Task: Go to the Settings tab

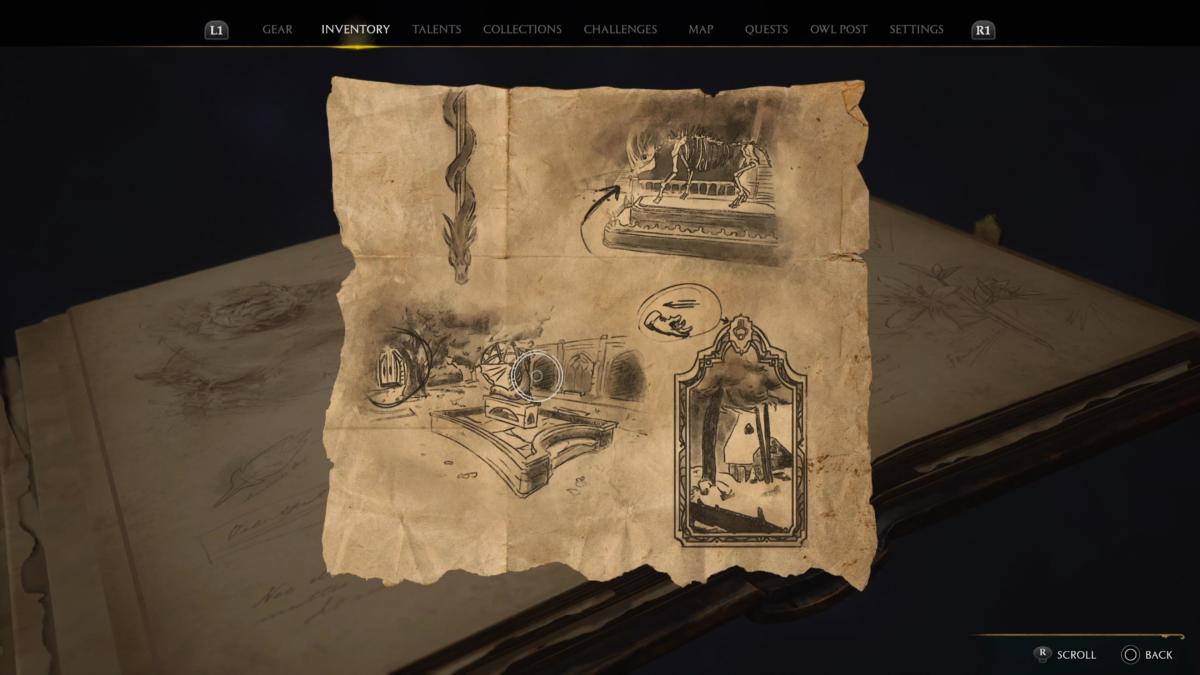Action: [x=916, y=30]
